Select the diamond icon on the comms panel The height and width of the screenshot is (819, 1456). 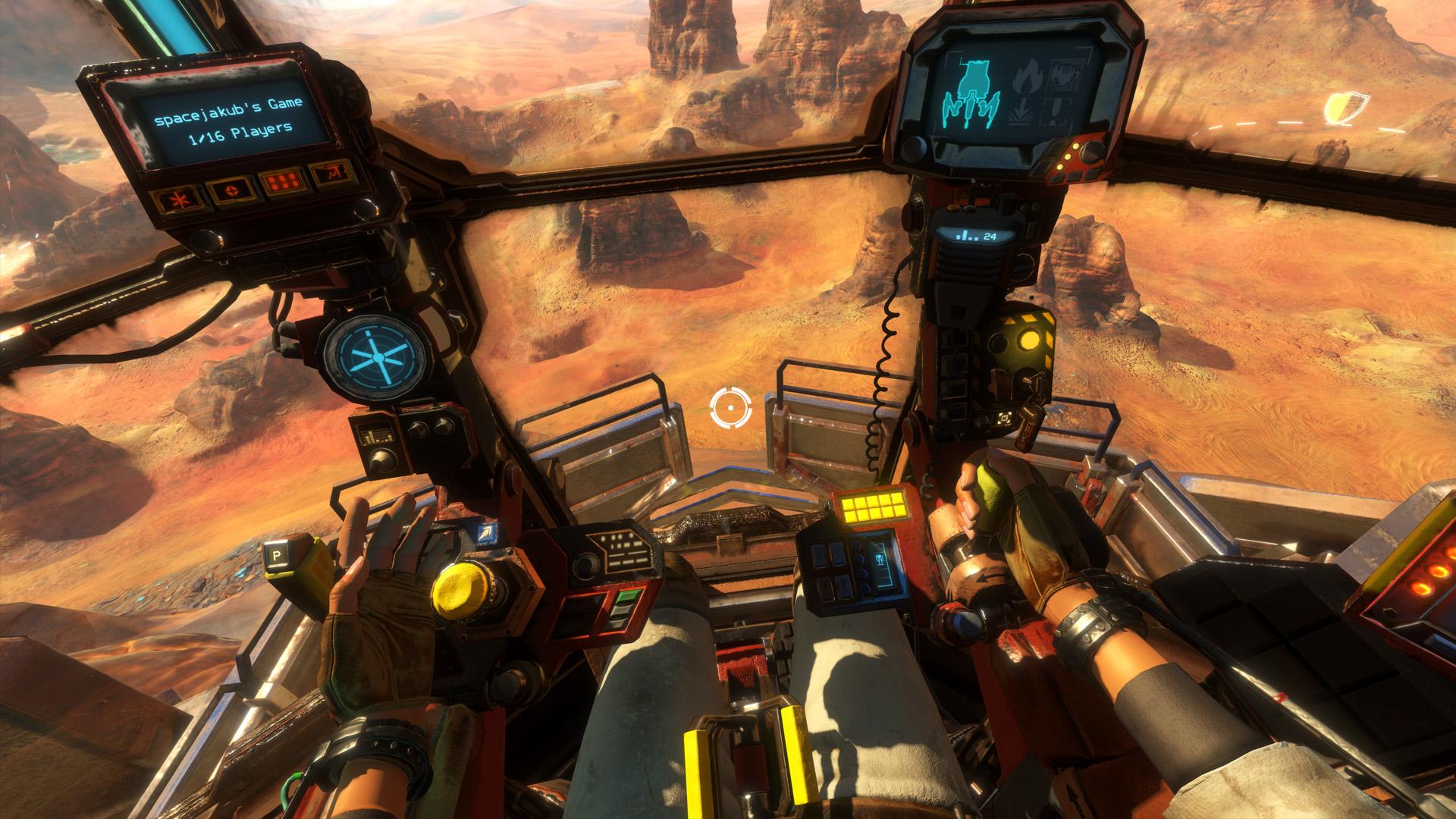pos(232,190)
